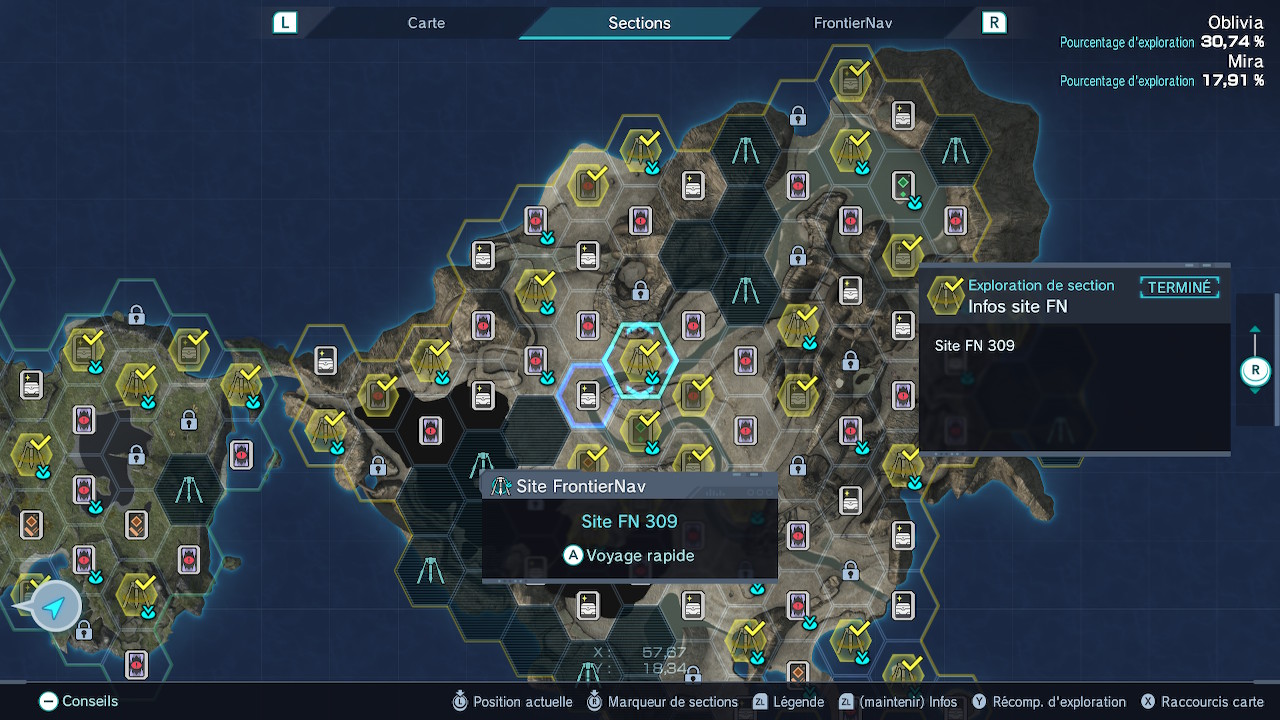Viewport: 1280px width, 720px height.
Task: Select the Sections tab
Action: click(639, 23)
